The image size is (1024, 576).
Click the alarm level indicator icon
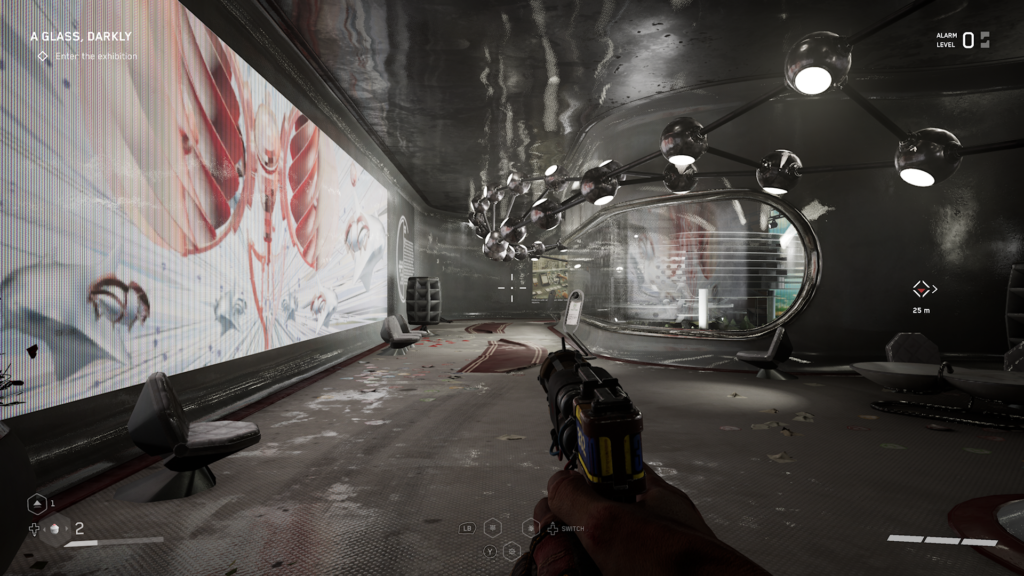(x=984, y=40)
